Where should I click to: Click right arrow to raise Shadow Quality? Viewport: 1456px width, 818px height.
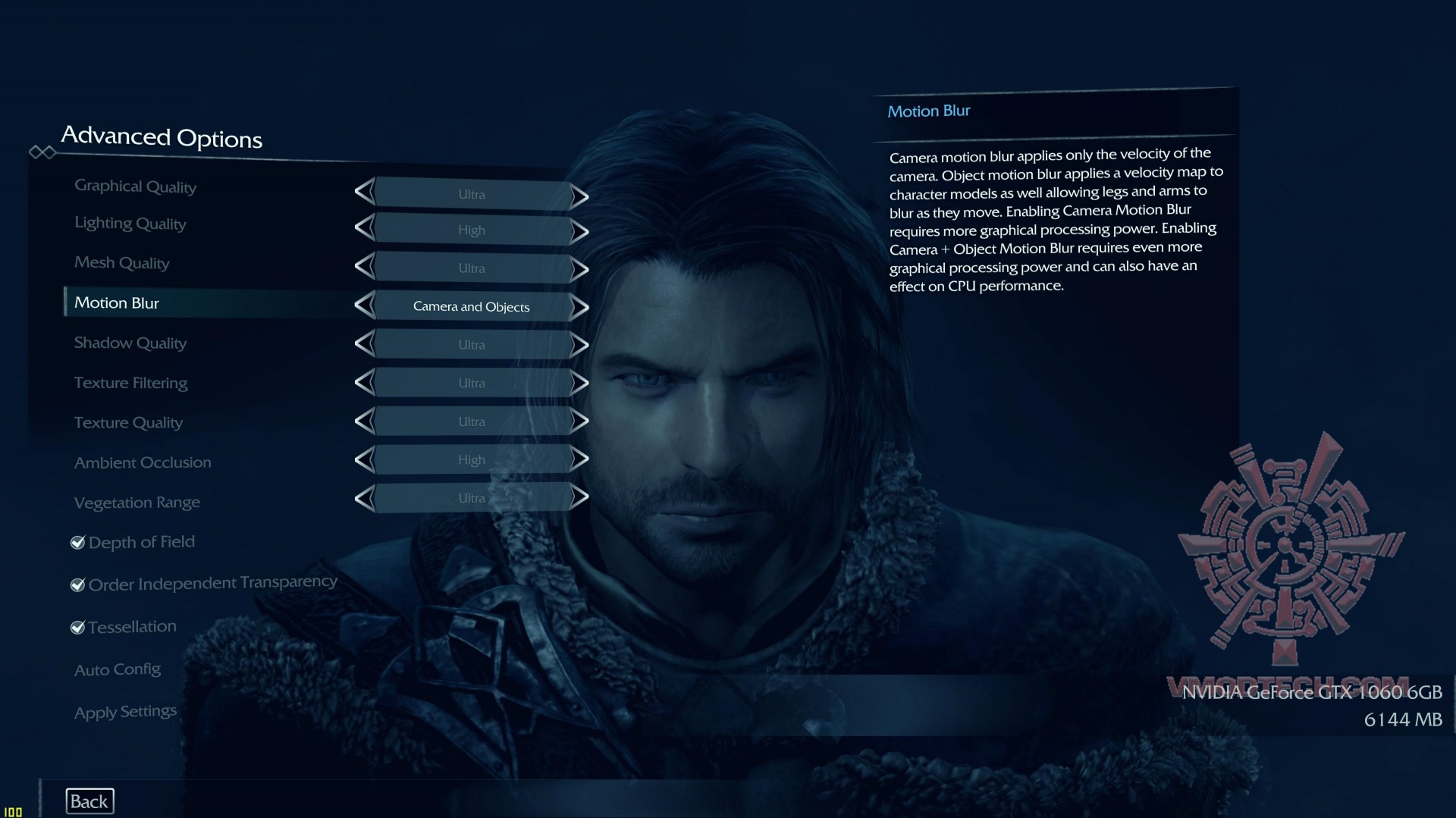(x=578, y=344)
